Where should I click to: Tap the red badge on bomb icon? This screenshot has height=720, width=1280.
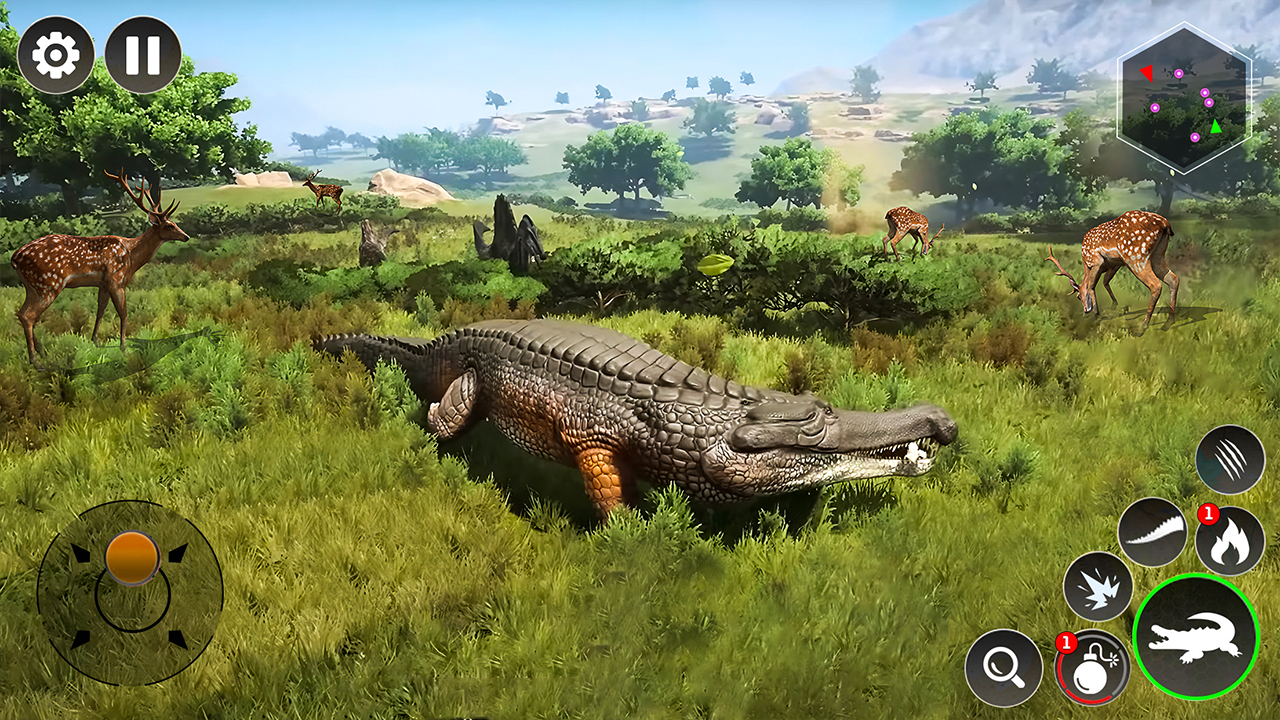pos(1065,643)
